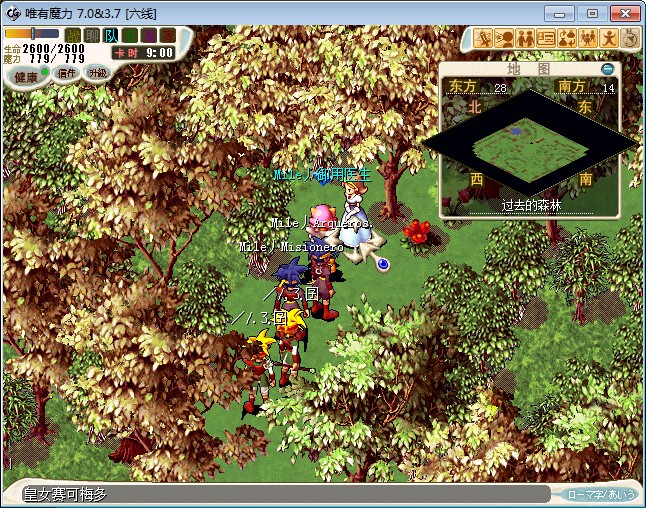Click the three-people group icon

coord(588,38)
